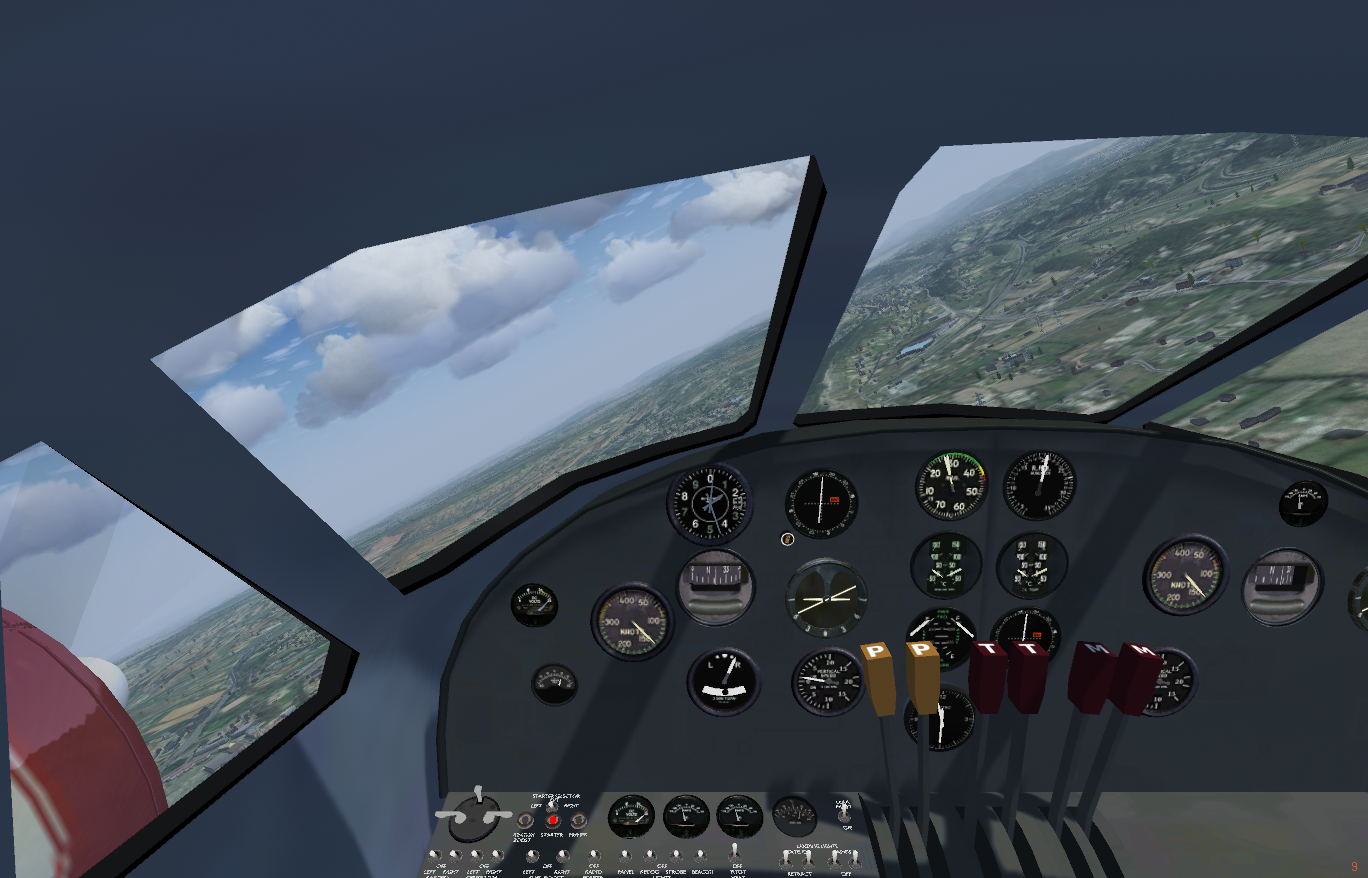Switch on the BEACON light
The image size is (1368, 878).
pyautogui.click(x=701, y=856)
